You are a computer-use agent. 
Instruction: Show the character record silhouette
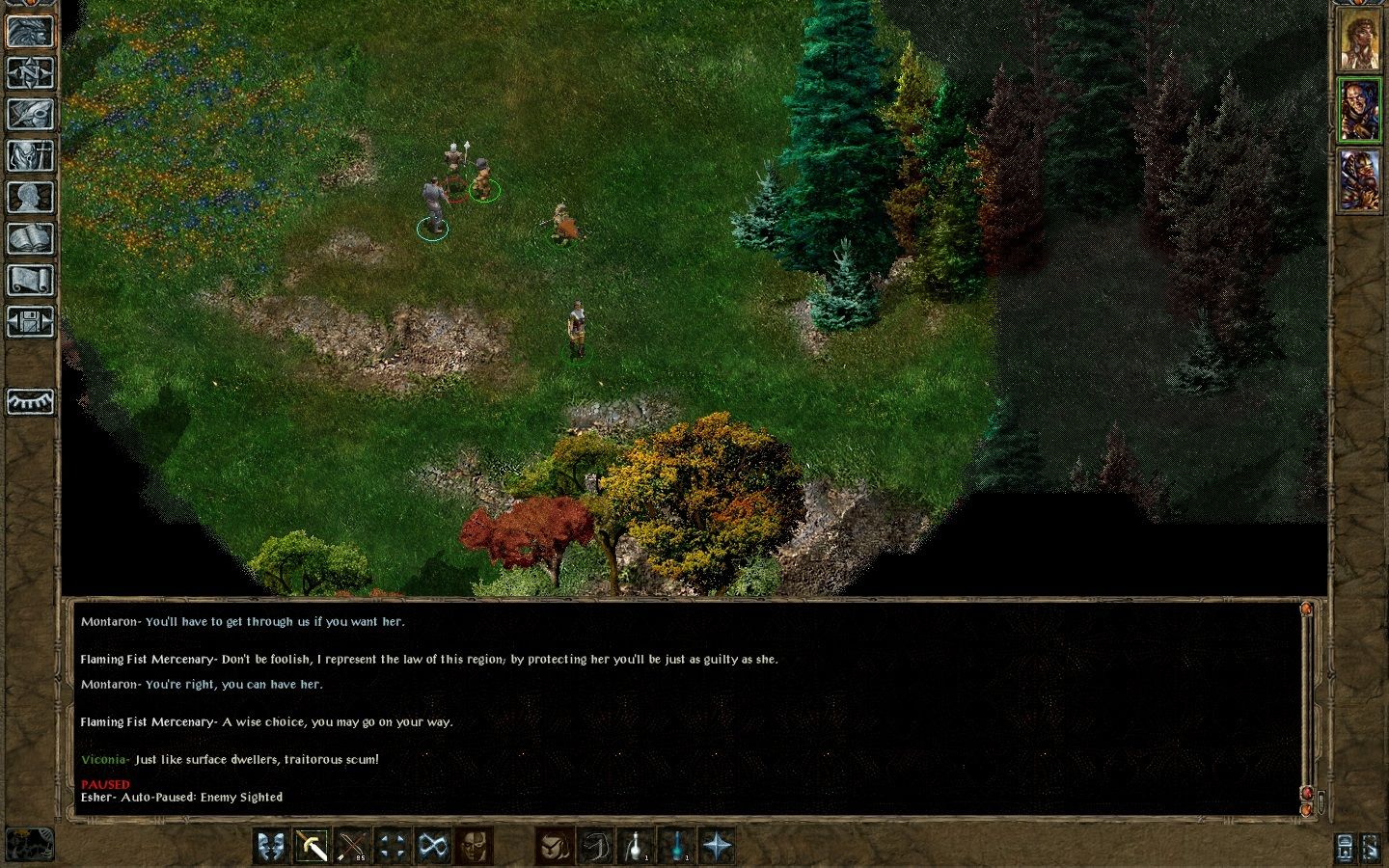tap(30, 197)
